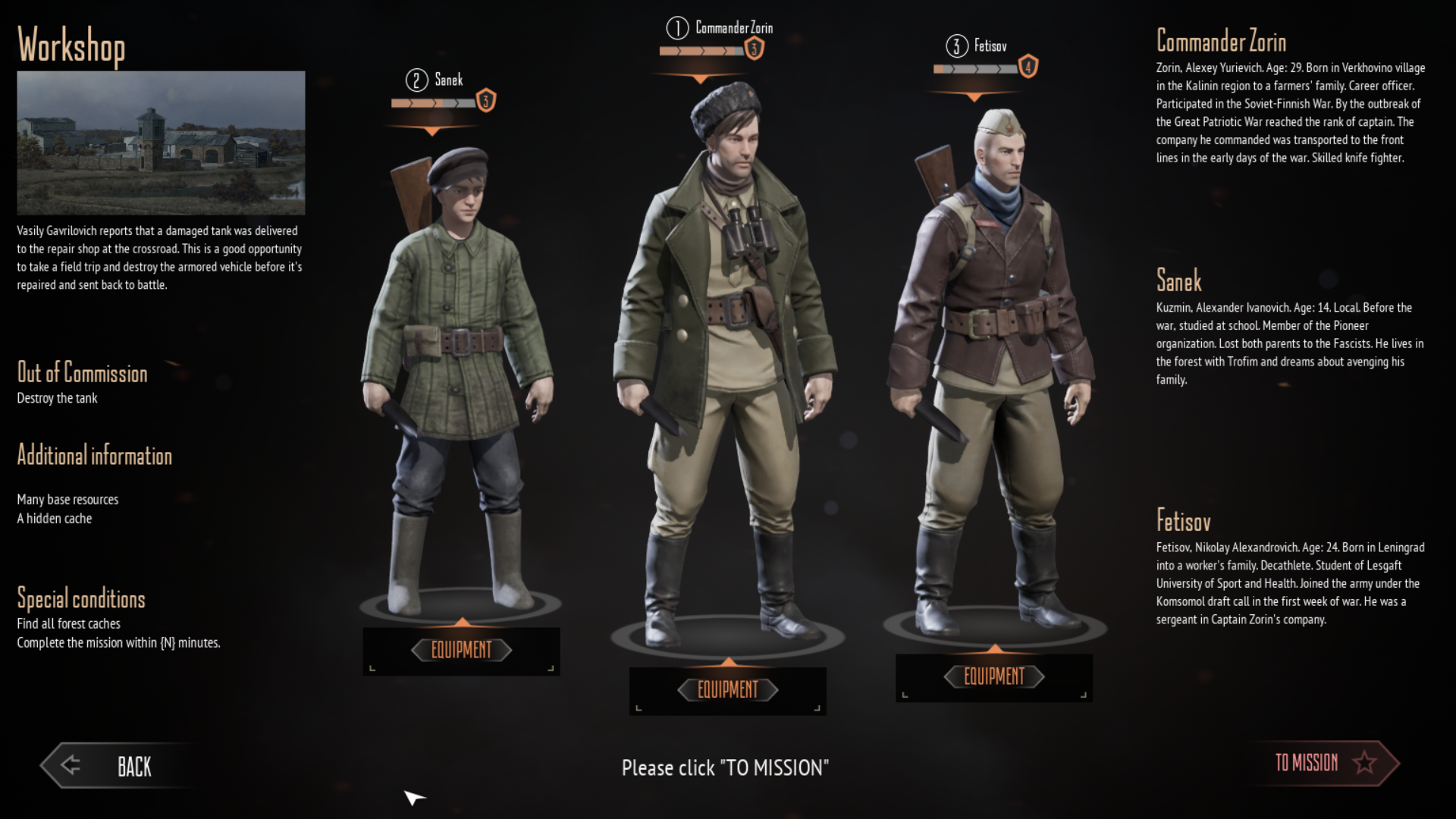The width and height of the screenshot is (1456, 819).
Task: Click the back arrow icon
Action: (70, 766)
